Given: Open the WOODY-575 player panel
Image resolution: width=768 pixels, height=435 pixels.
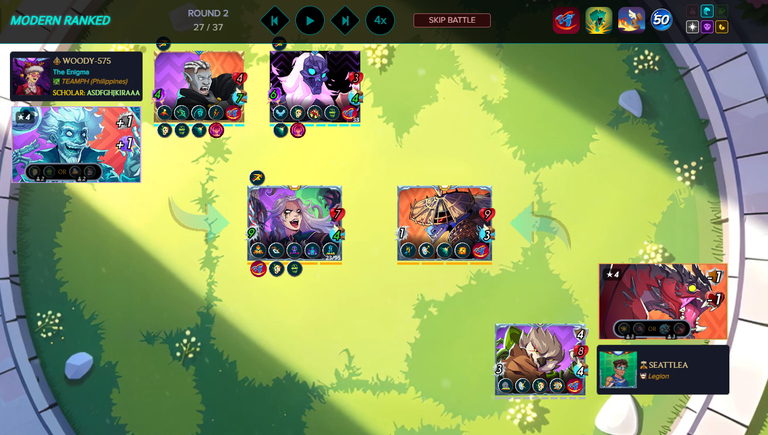Looking at the screenshot, I should [x=76, y=77].
